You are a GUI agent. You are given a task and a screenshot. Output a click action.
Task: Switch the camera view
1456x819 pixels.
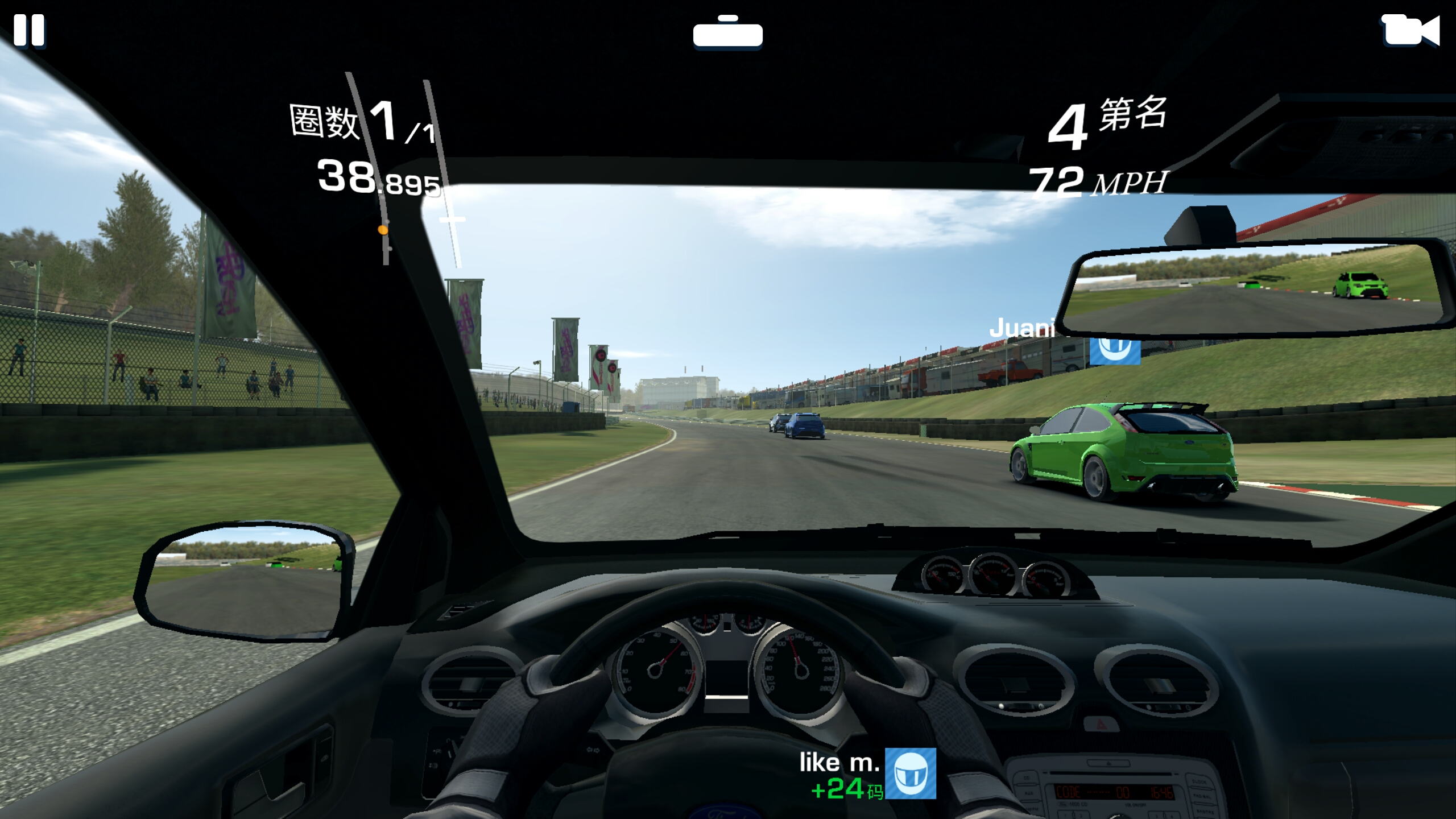click(1410, 30)
